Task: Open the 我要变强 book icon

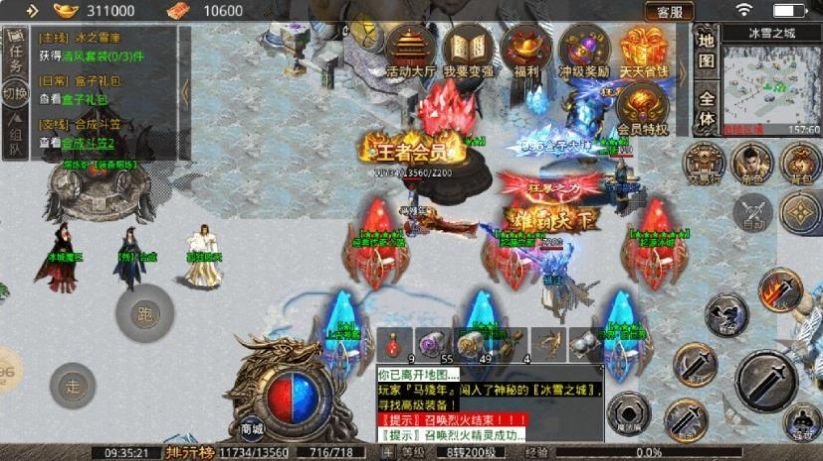Action: (468, 52)
